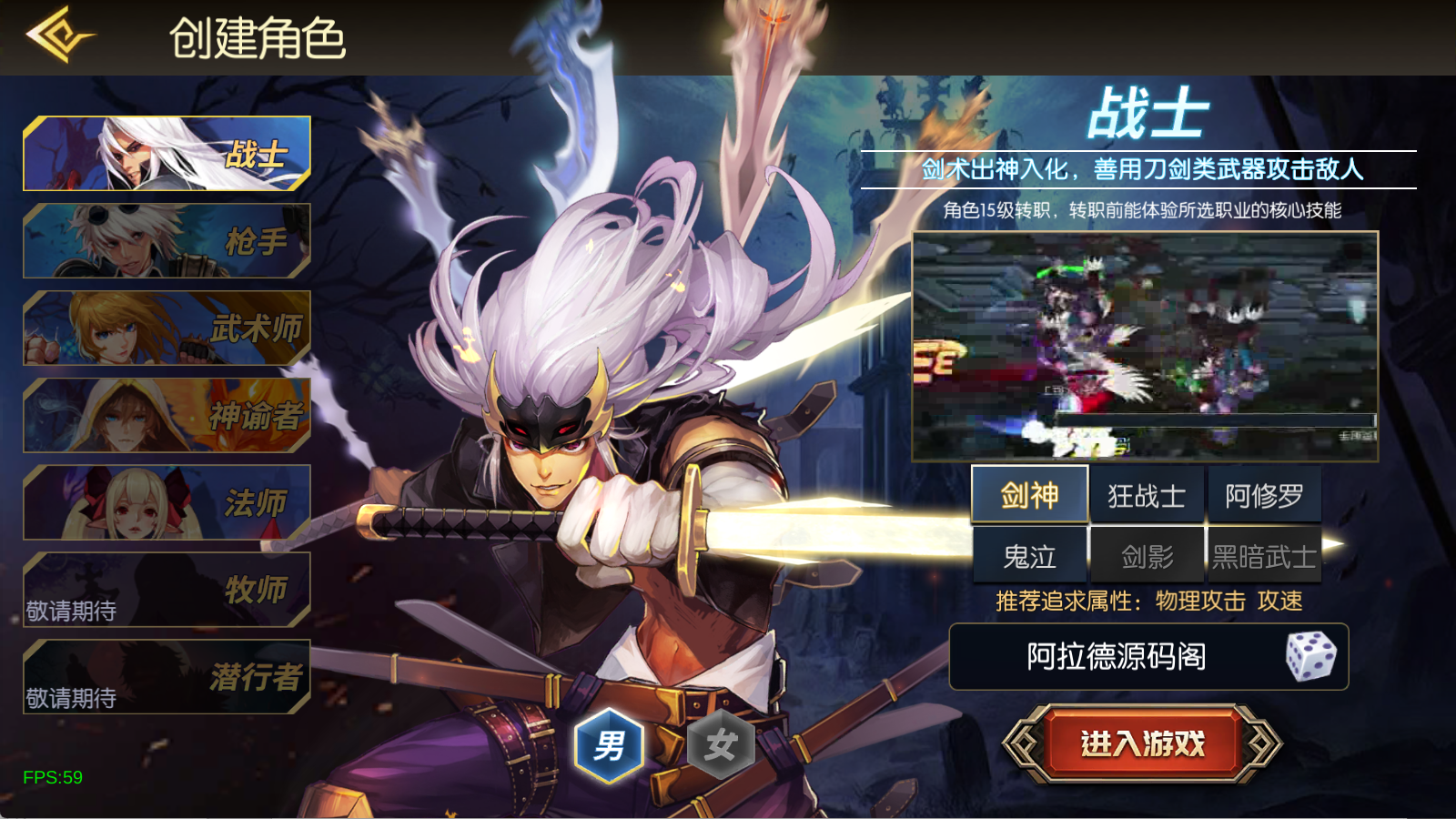The height and width of the screenshot is (819, 1456).
Task: Click the 潜行者 locked class entry
Action: (166, 675)
